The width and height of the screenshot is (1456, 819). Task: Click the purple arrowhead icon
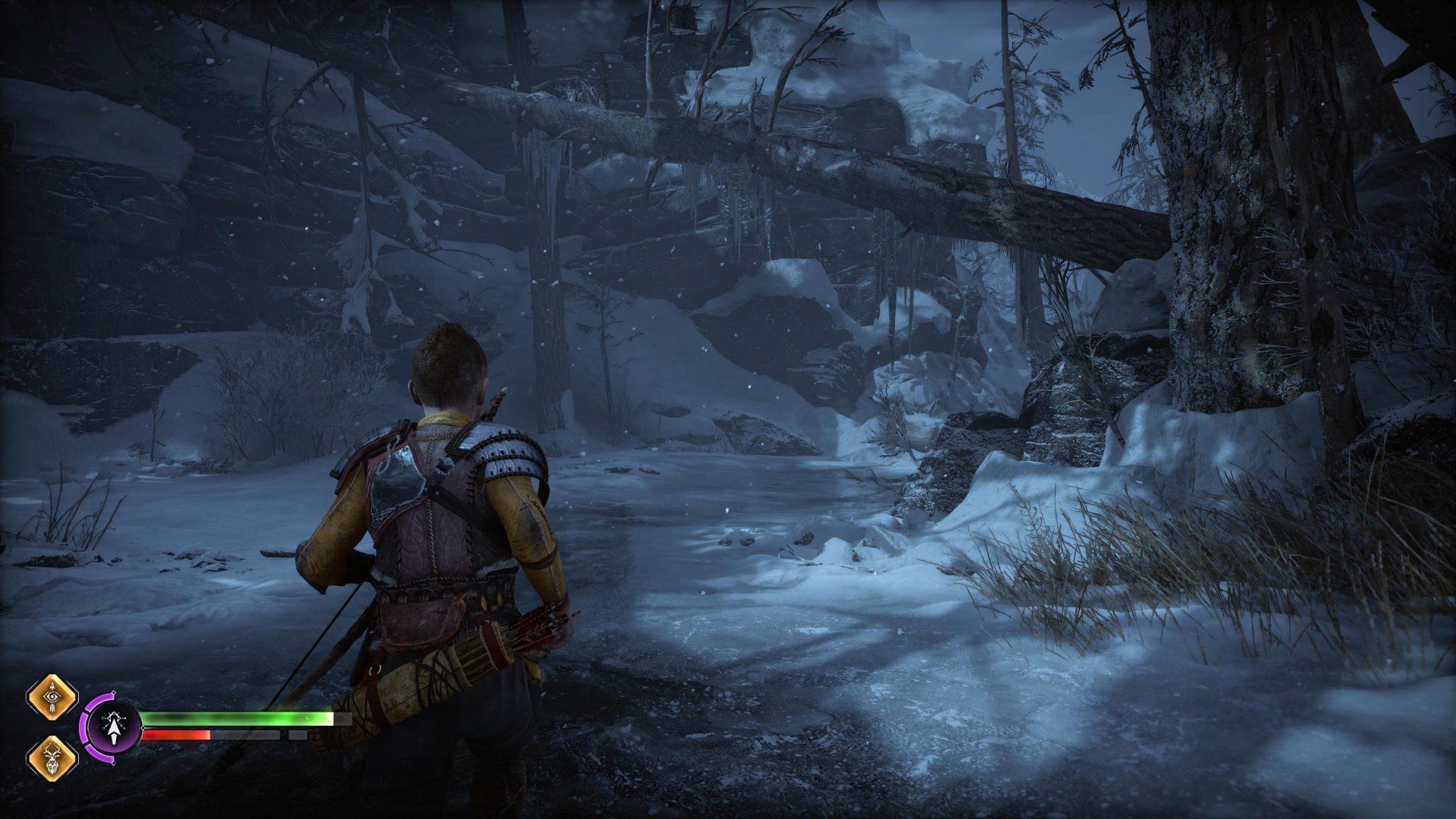pyautogui.click(x=113, y=727)
